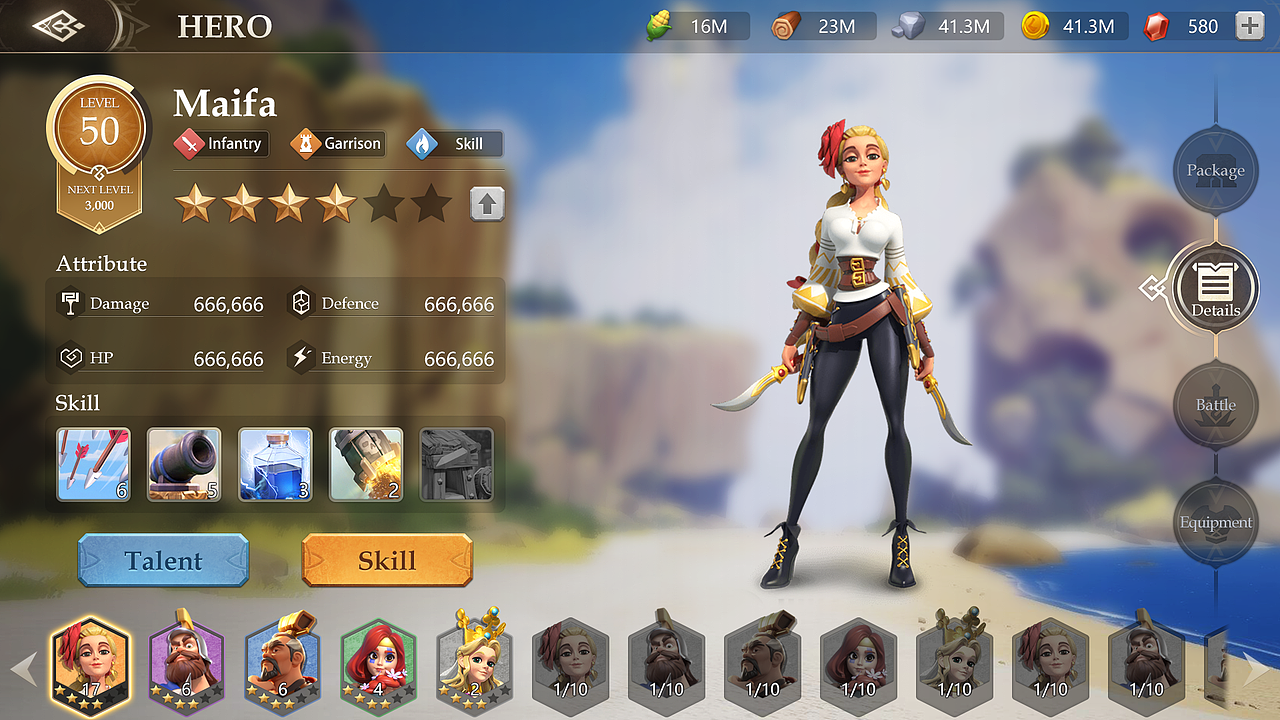Select the blue potion skill icon
Viewport: 1280px width, 720px height.
[x=275, y=465]
